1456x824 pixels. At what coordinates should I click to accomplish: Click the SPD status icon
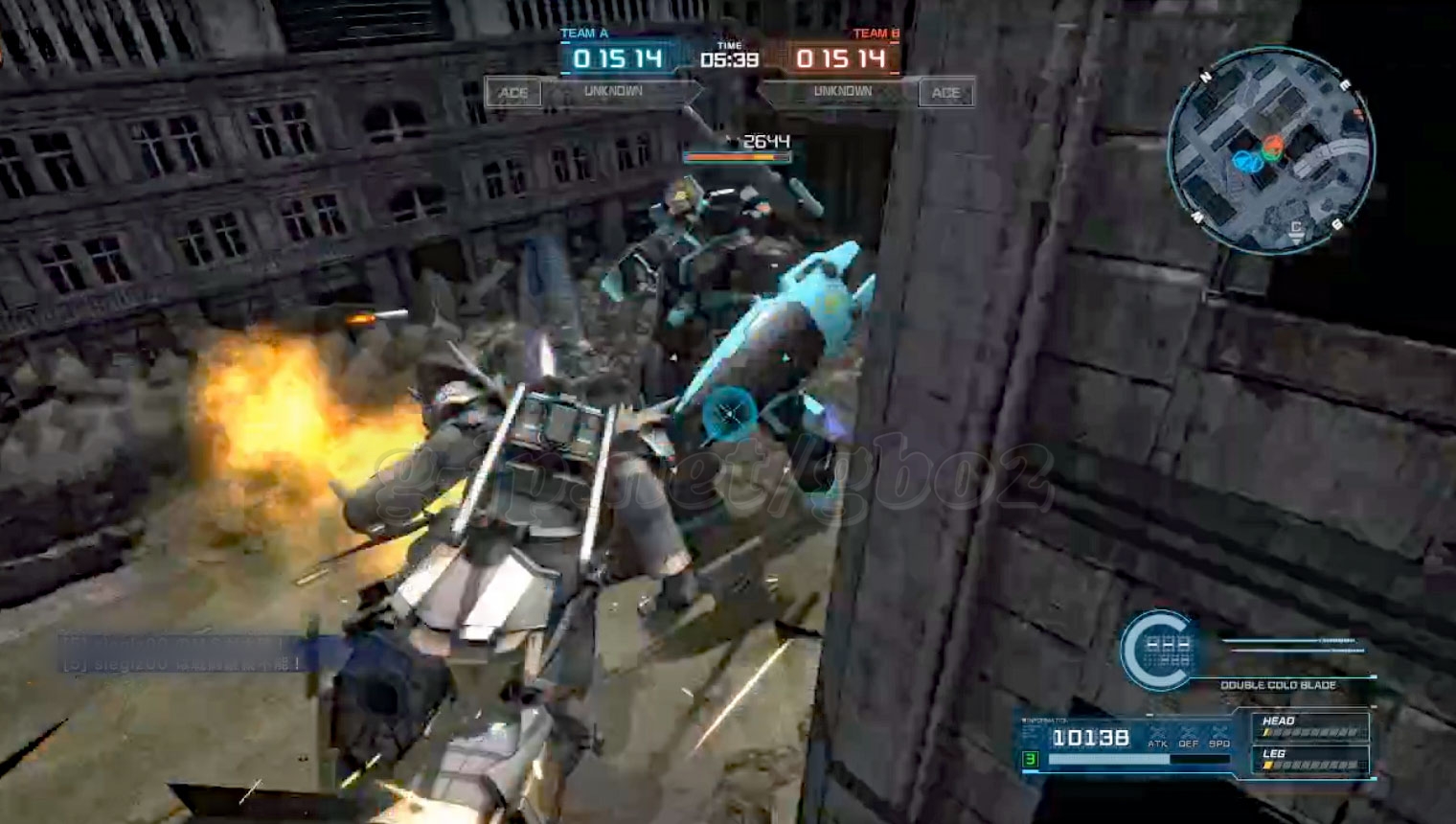(x=1219, y=736)
